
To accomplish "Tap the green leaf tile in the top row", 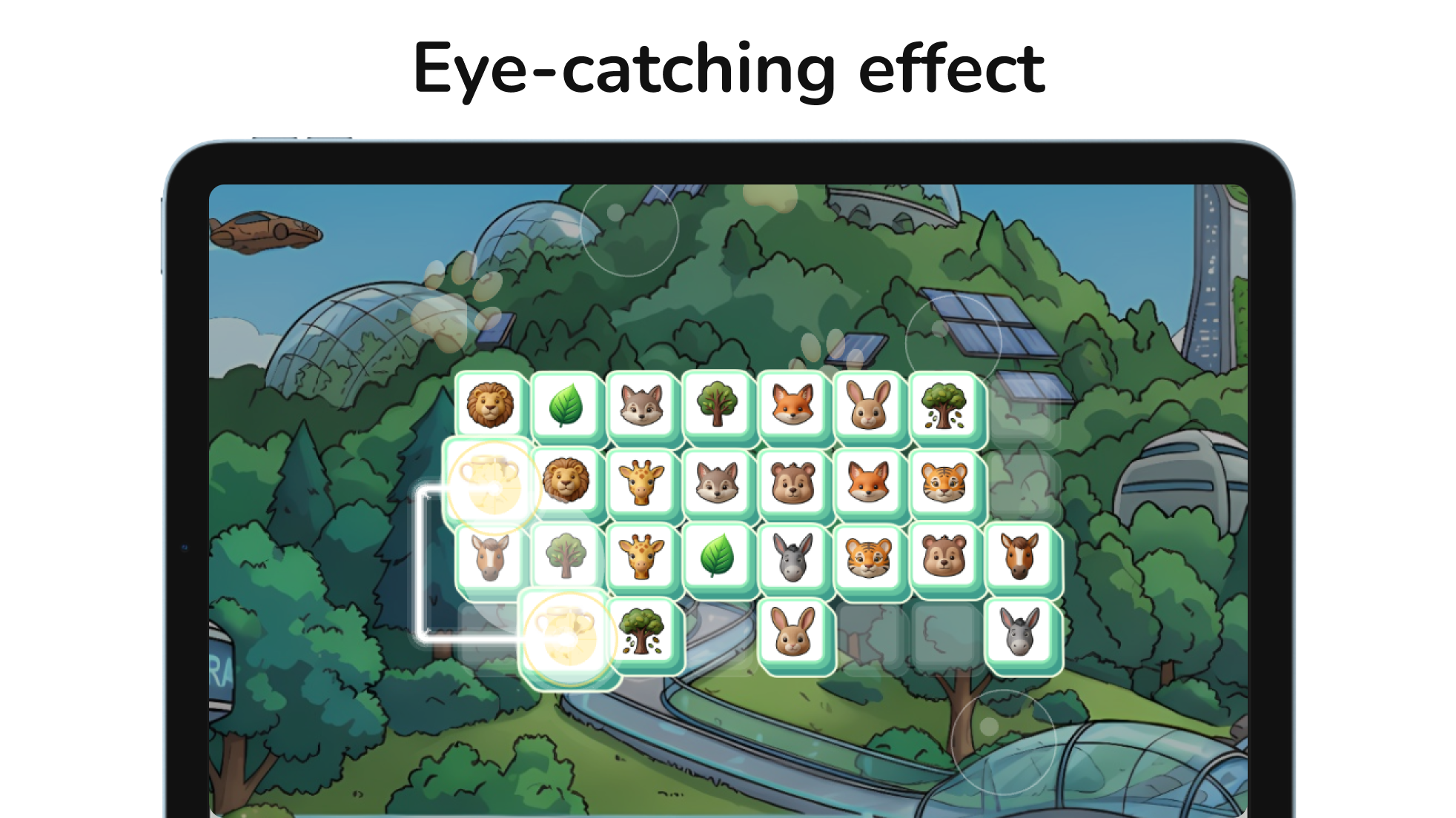I will coord(567,404).
